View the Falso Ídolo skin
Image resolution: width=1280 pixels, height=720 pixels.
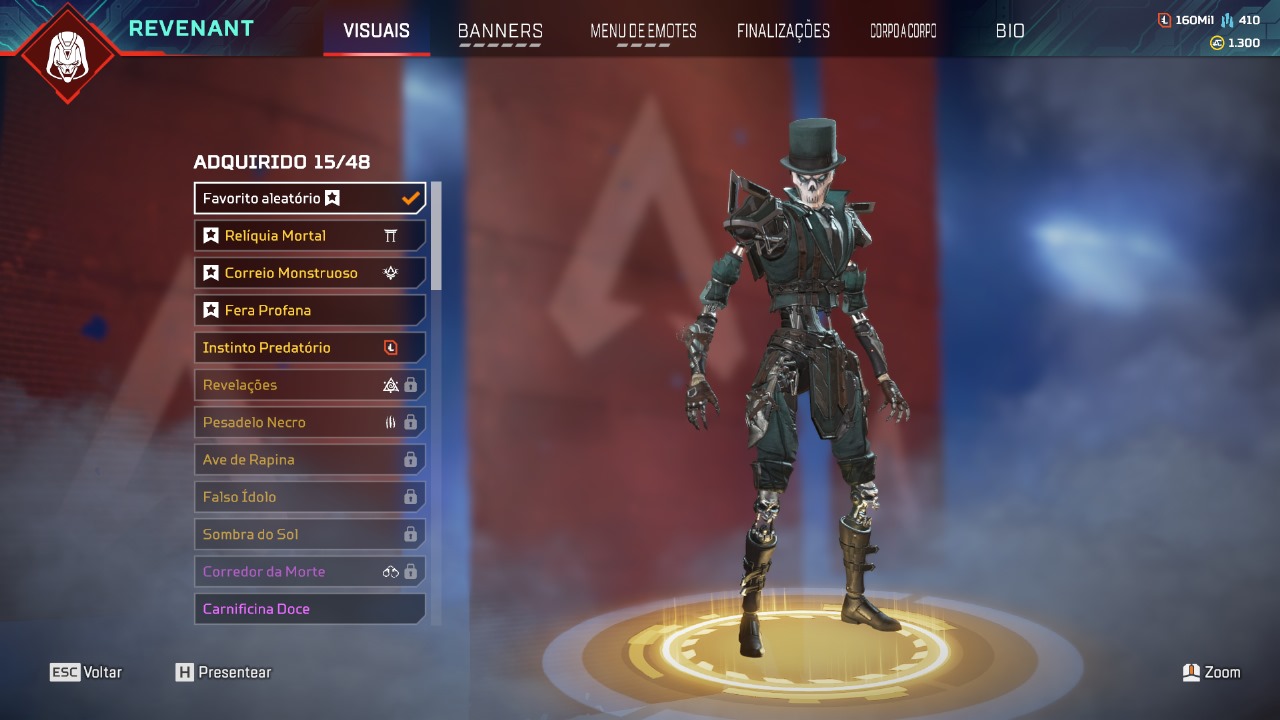tap(309, 497)
